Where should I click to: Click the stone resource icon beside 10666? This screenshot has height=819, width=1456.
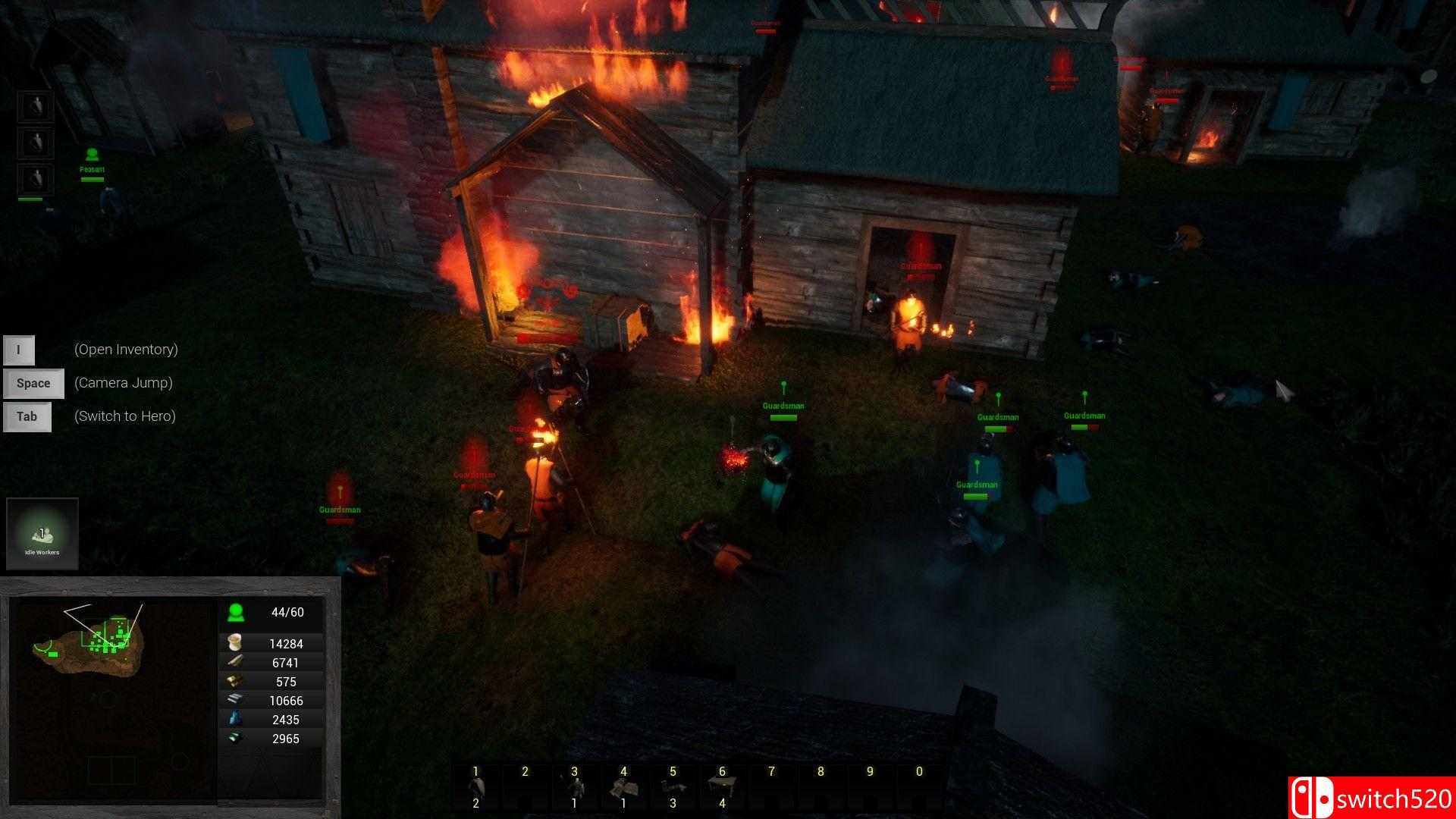[236, 700]
